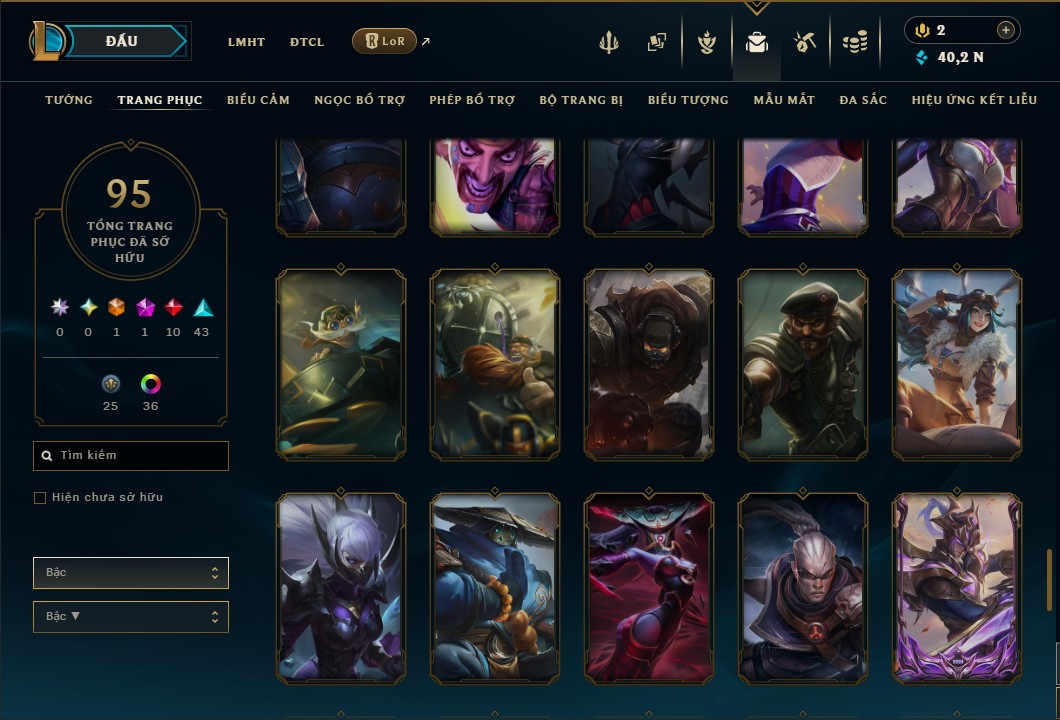Show the BIỂU TƯỢNG tab
This screenshot has height=720, width=1060.
[688, 100]
